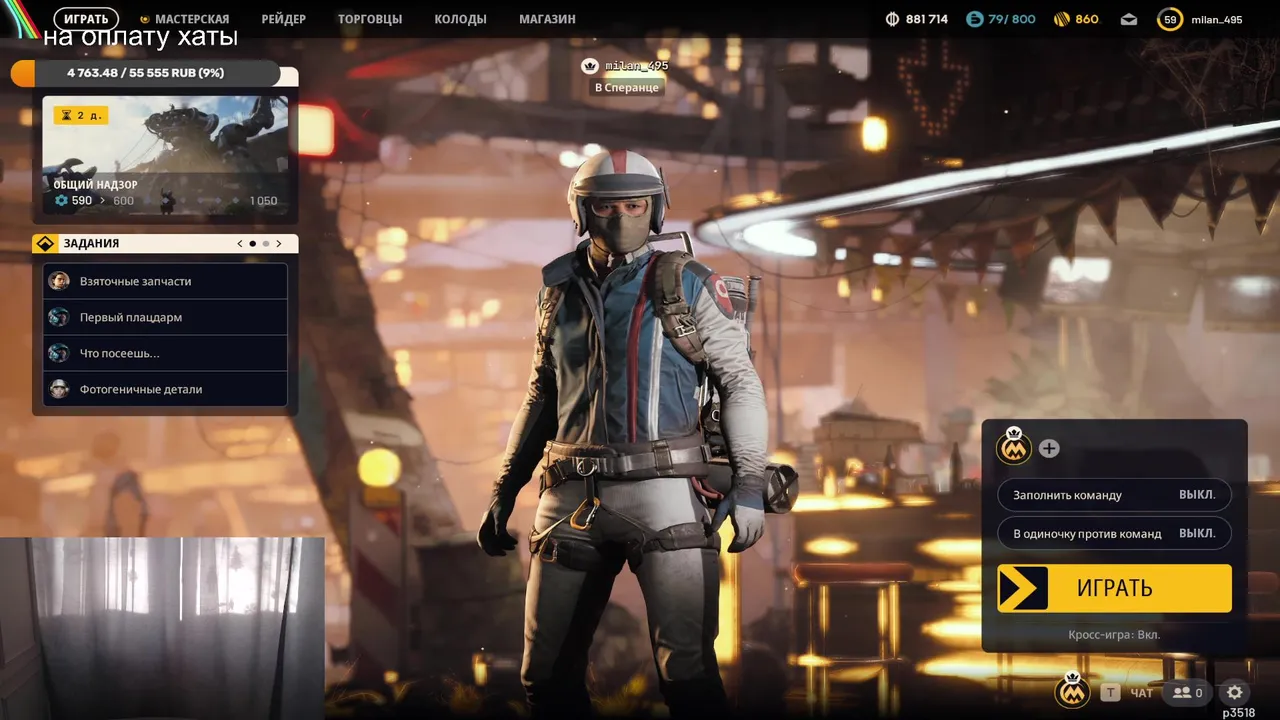Toggle В одиночку против команд option
This screenshot has height=720, width=1280.
tap(1114, 533)
